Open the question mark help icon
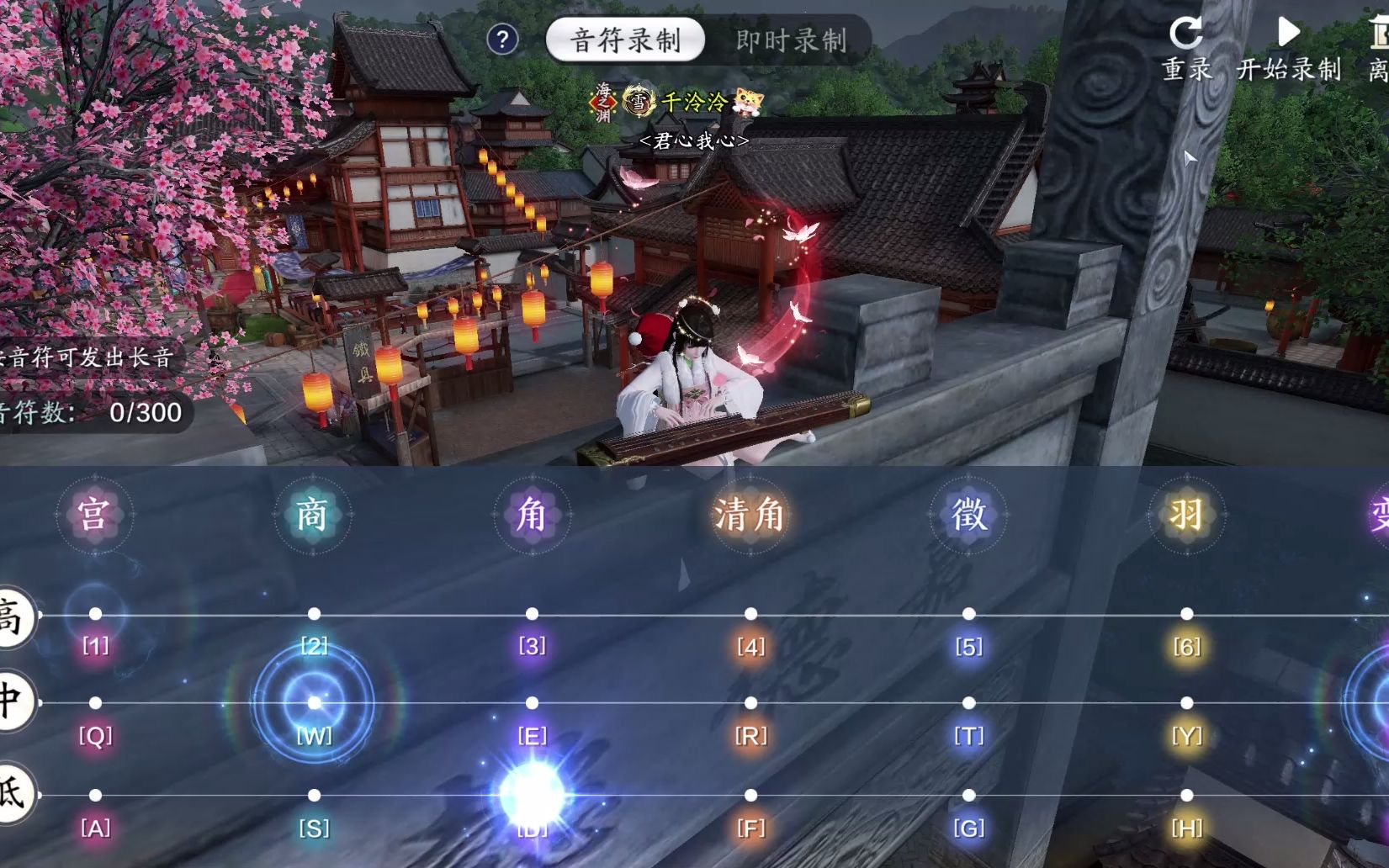 pos(502,39)
